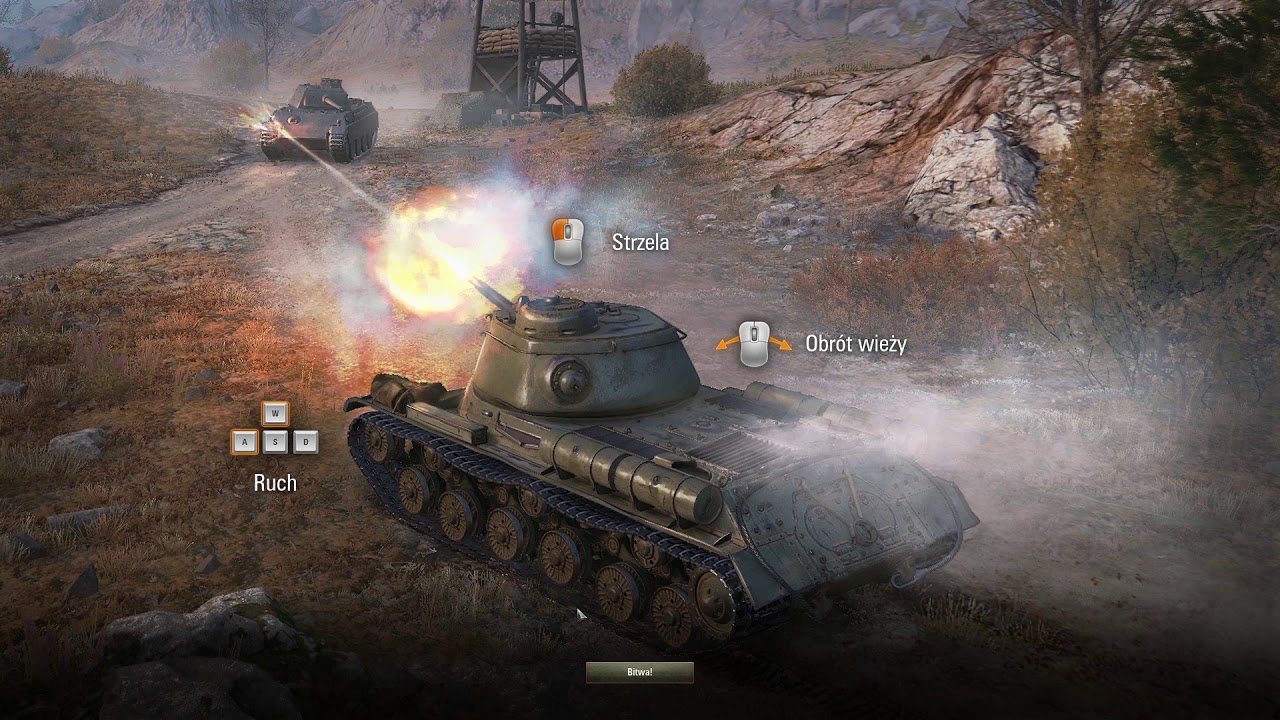Start the battle with the Bitwa! button

[640, 672]
